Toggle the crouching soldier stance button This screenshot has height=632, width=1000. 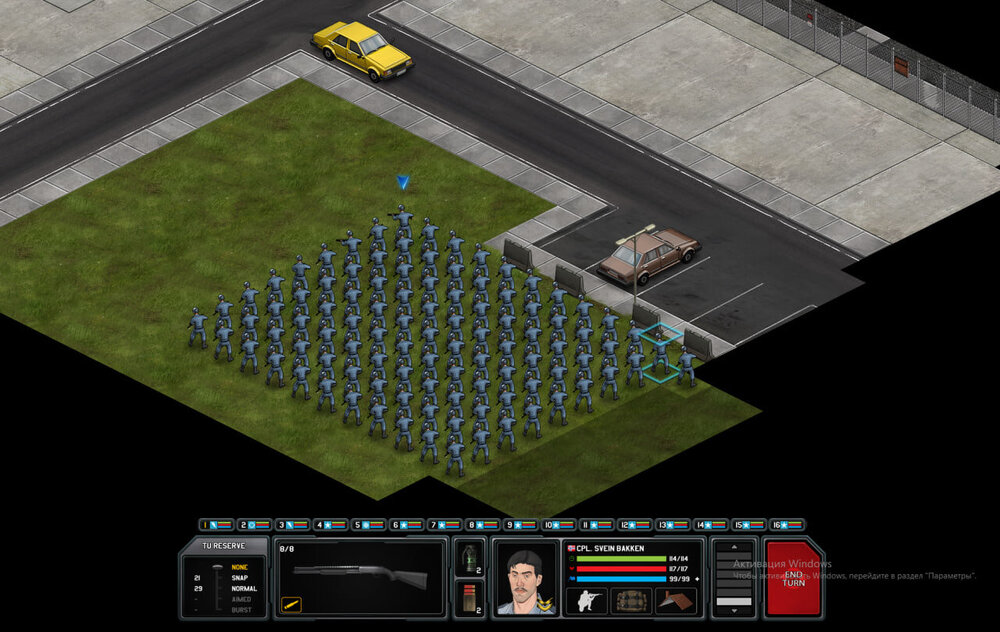click(586, 601)
